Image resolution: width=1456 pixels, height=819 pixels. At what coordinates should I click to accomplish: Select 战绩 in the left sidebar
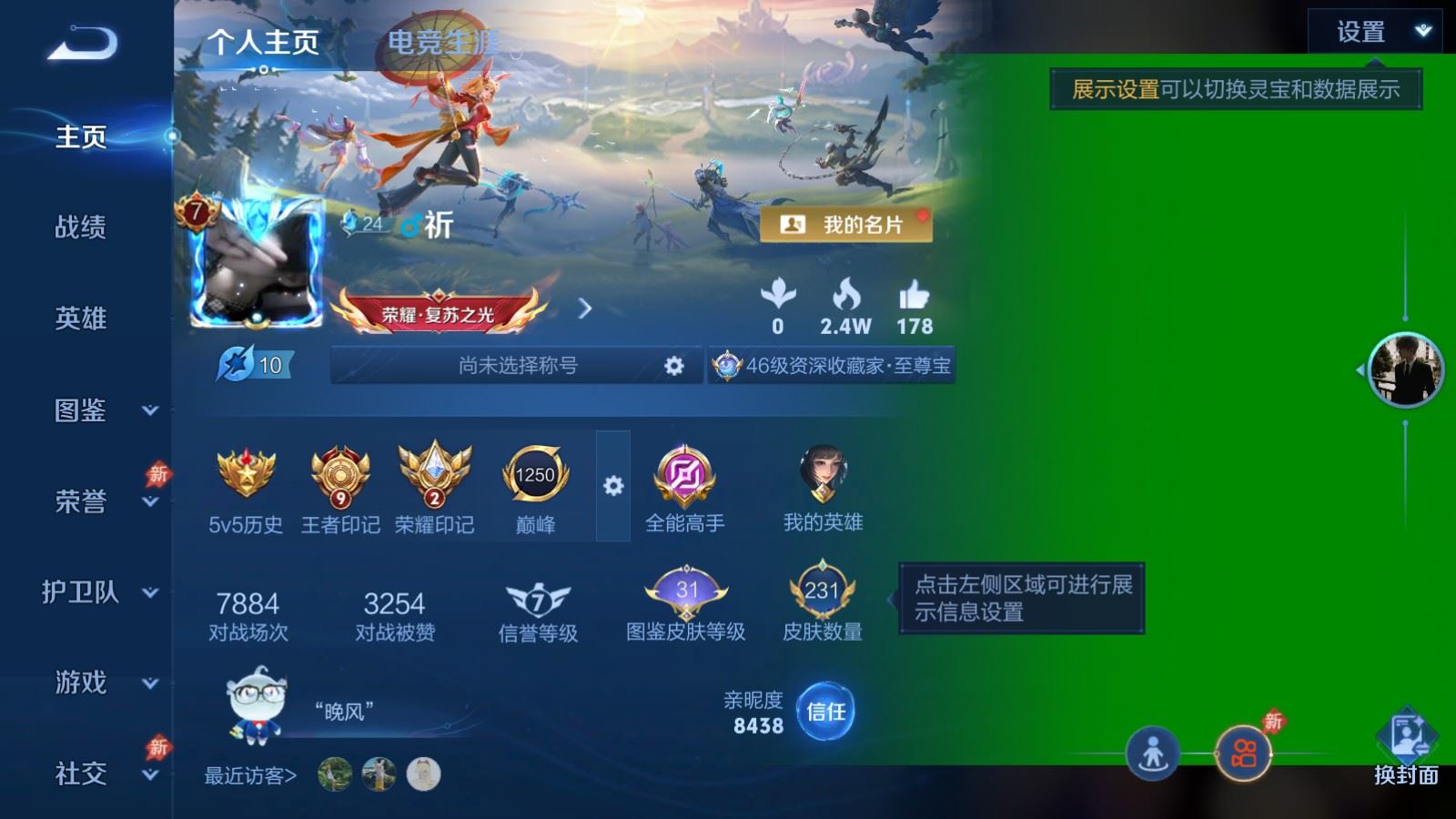pyautogui.click(x=80, y=228)
